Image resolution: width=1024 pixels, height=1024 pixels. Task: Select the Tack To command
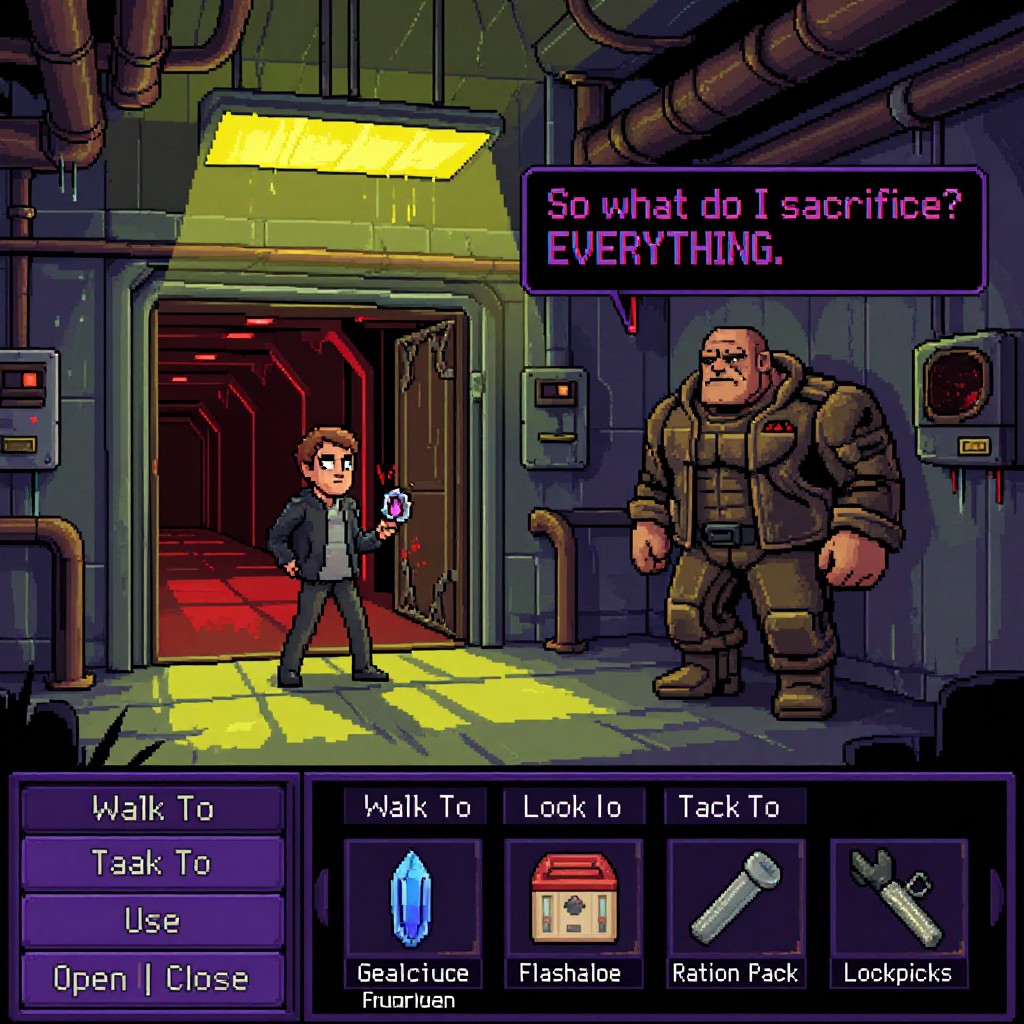click(729, 806)
